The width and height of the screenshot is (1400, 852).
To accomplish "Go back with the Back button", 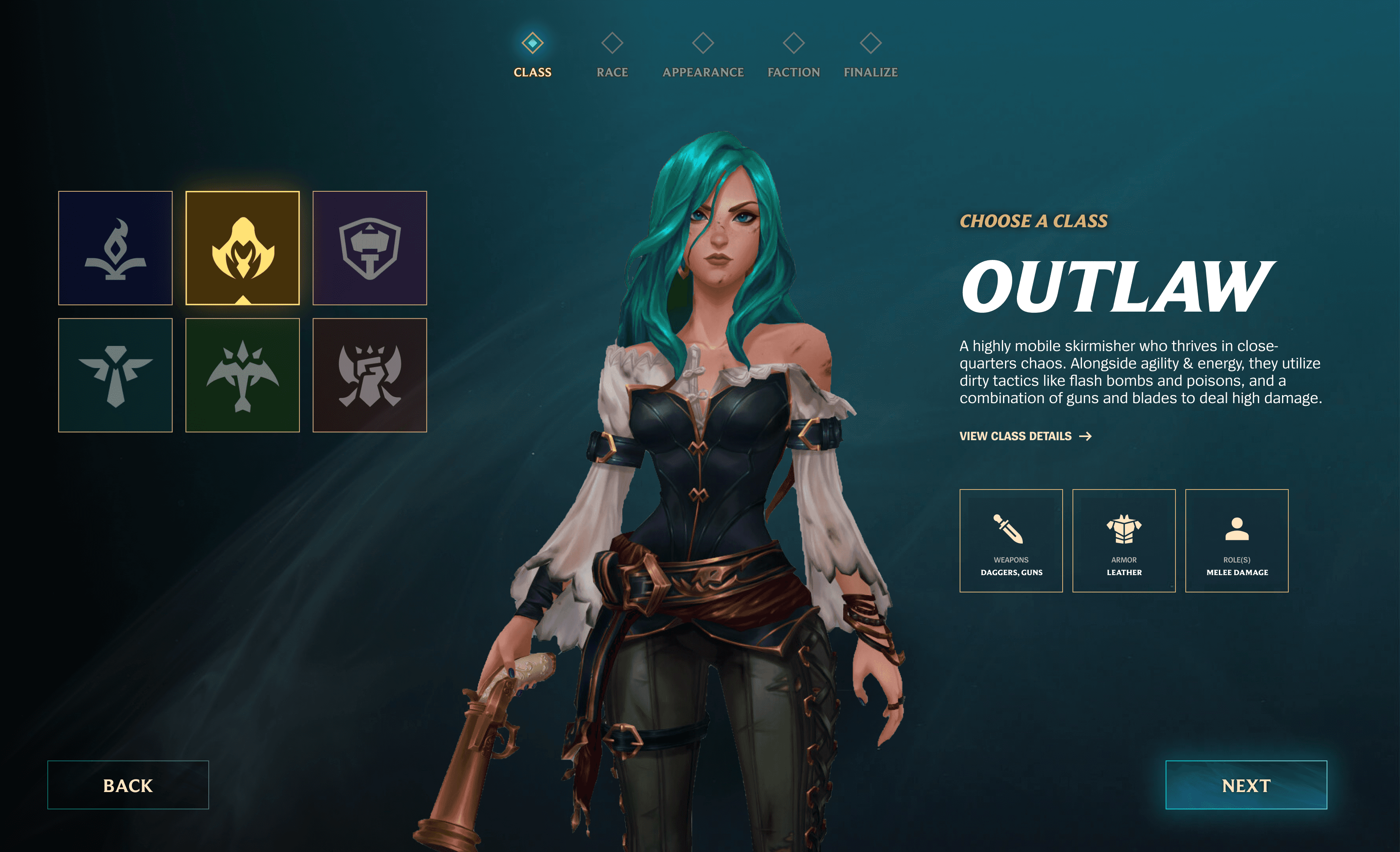I will tap(128, 785).
